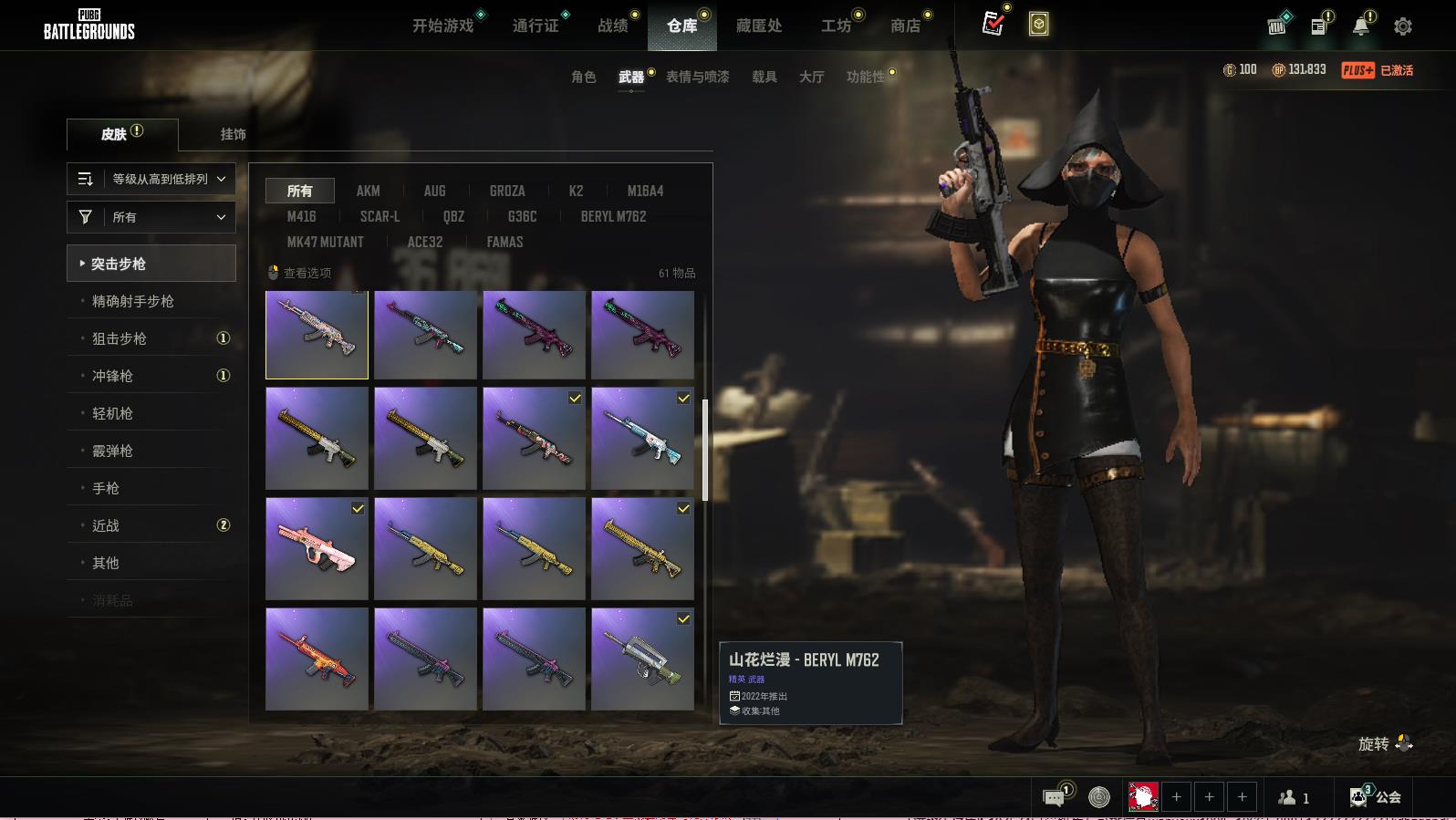The height and width of the screenshot is (820, 1456).
Task: Open the 公会 guild button
Action: pos(1376,797)
